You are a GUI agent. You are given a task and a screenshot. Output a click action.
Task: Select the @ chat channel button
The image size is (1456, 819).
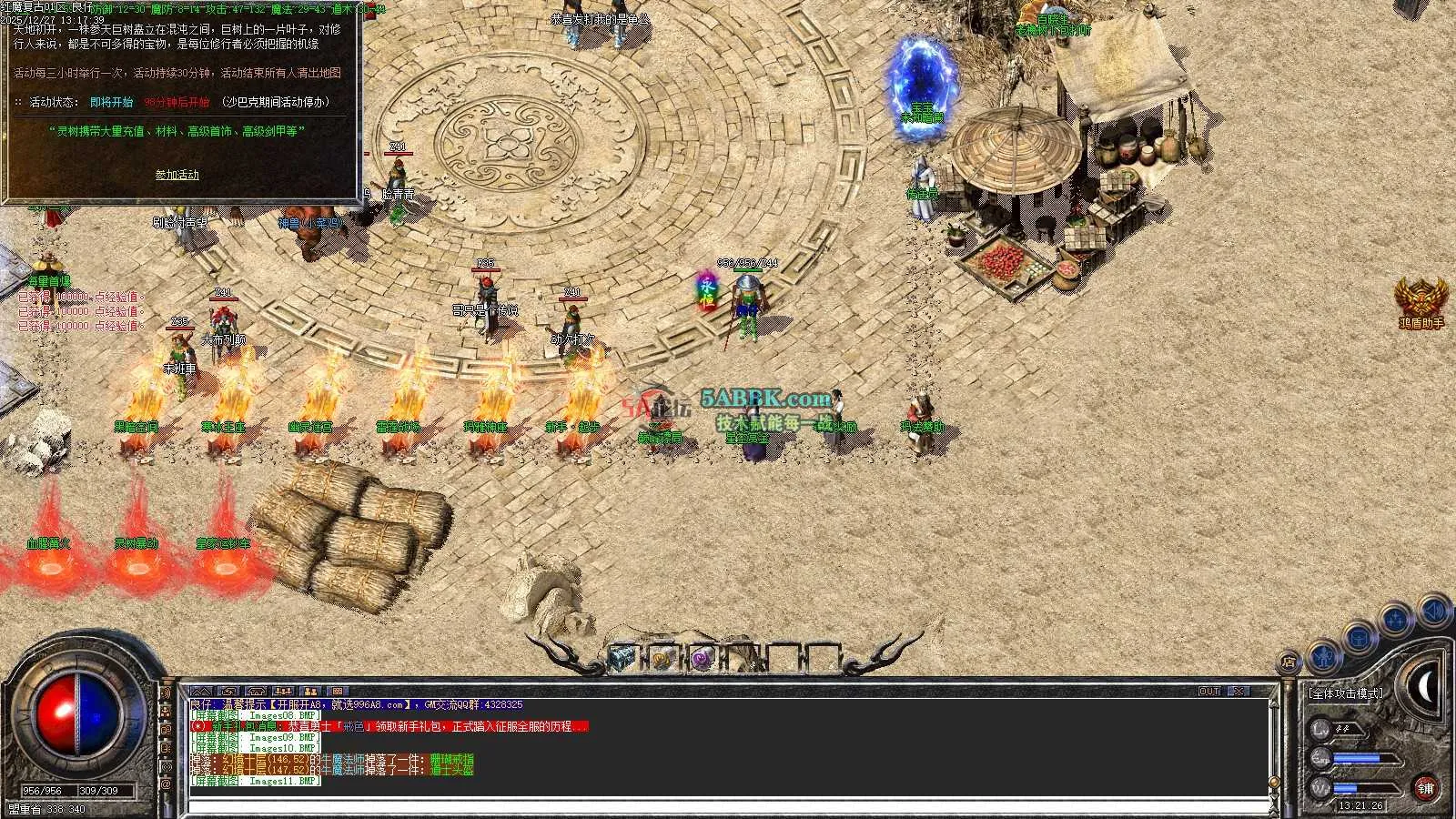(166, 784)
